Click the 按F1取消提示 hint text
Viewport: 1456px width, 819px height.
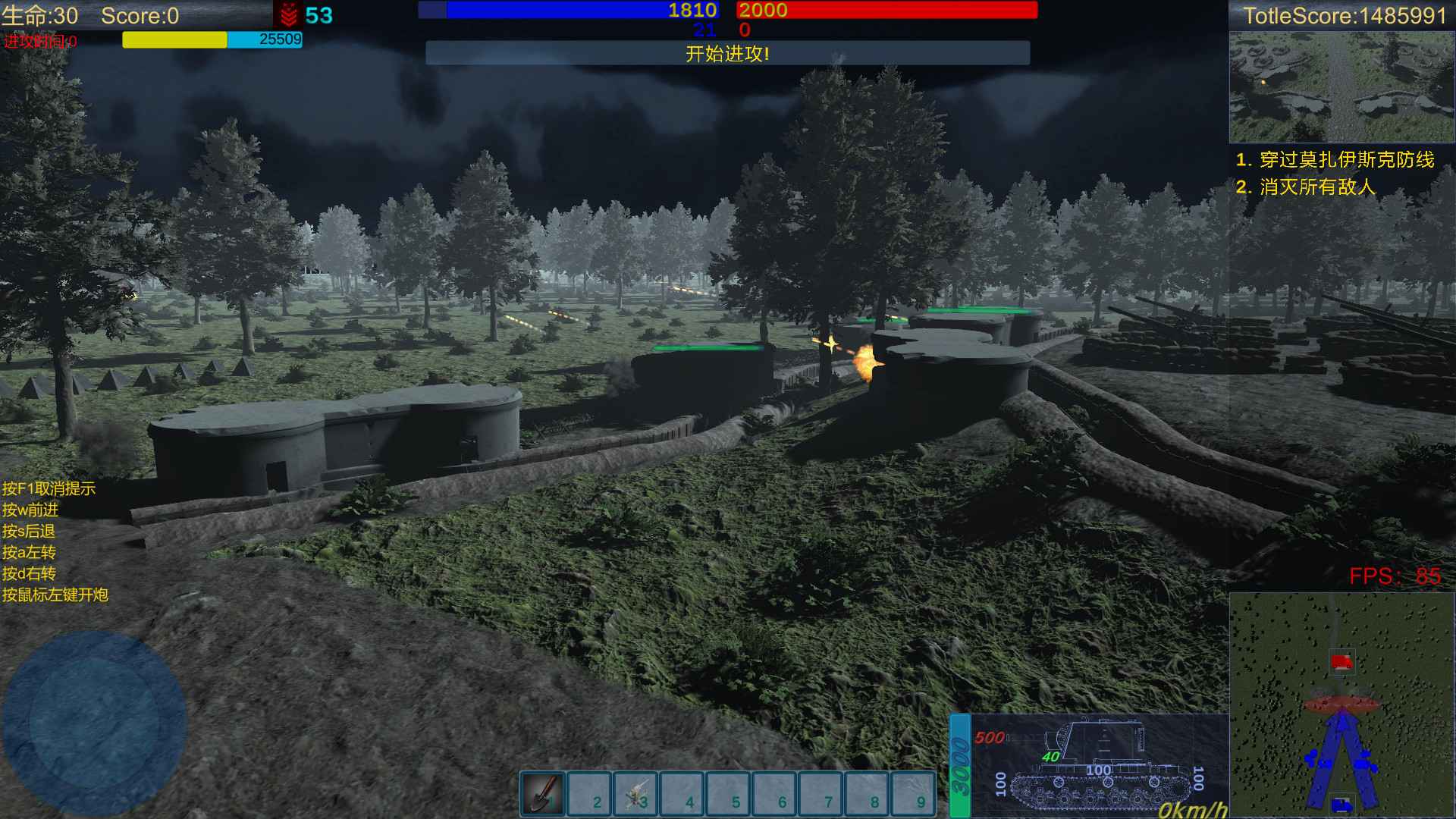tap(50, 489)
